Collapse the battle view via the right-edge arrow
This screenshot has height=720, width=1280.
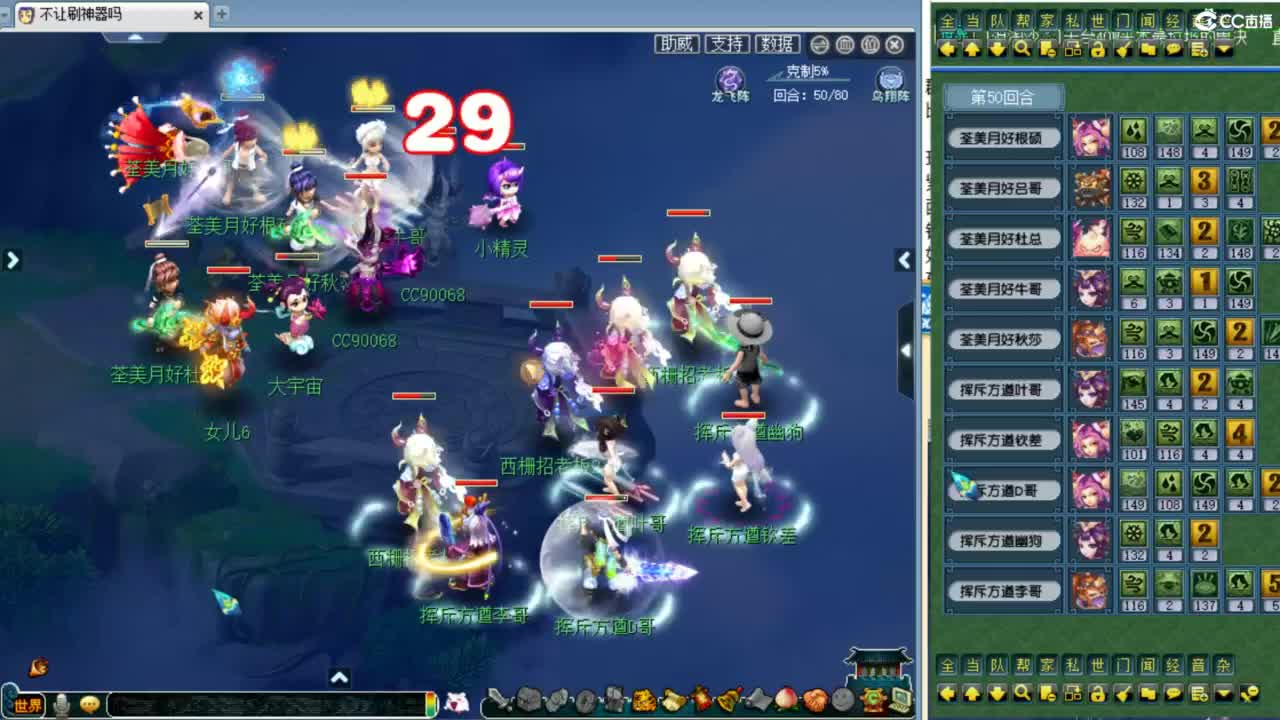click(x=905, y=261)
